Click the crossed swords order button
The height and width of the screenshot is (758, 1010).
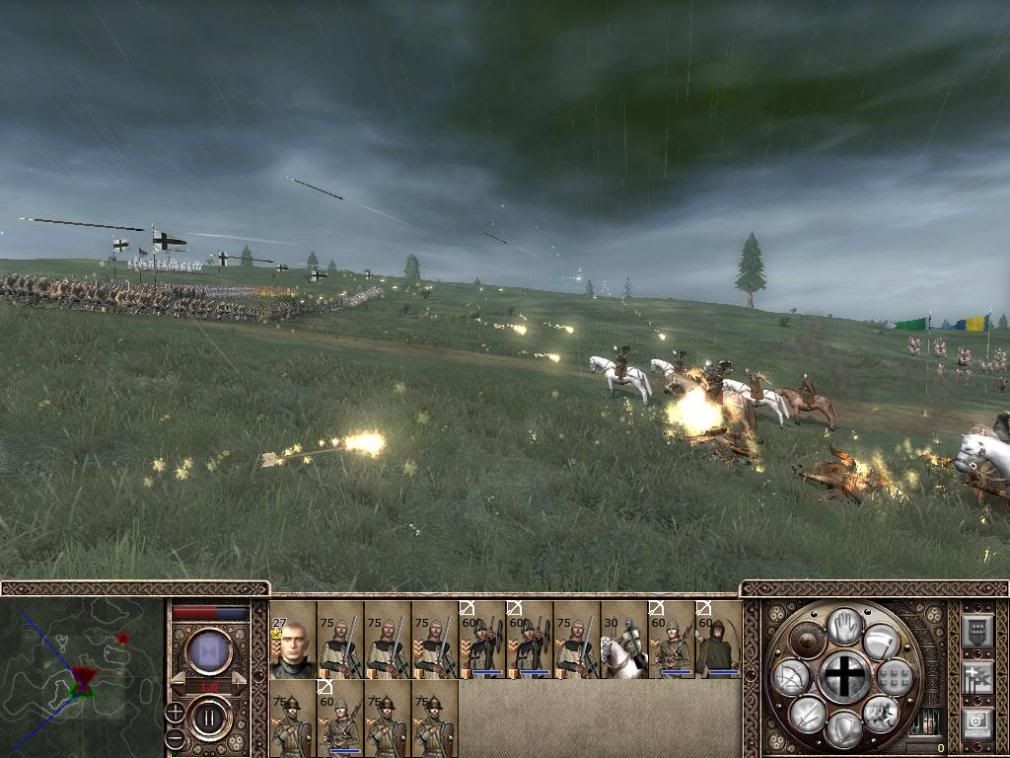click(807, 714)
